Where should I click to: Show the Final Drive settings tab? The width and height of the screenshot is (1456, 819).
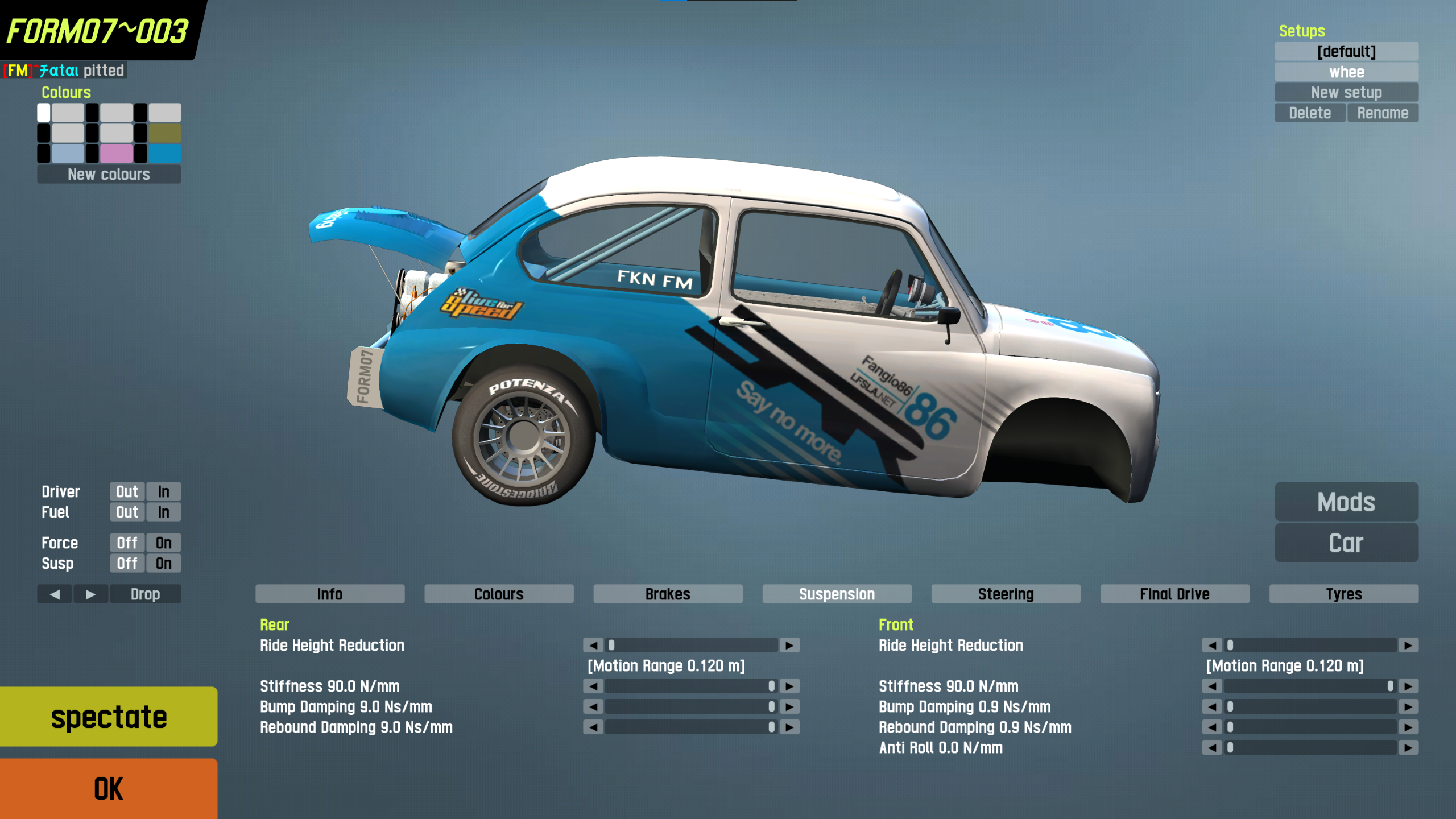click(x=1174, y=594)
